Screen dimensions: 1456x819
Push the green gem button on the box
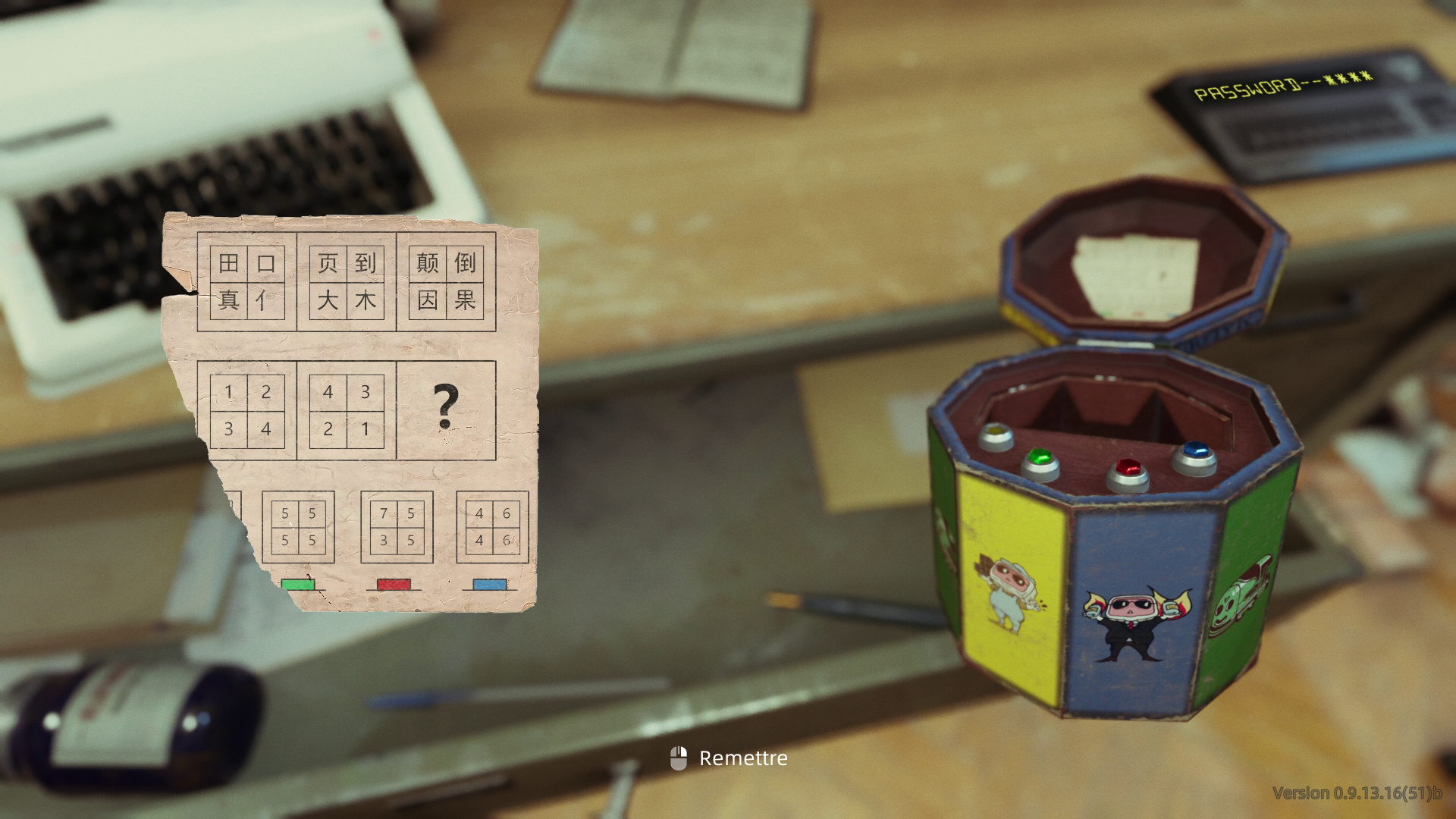pyautogui.click(x=1038, y=460)
